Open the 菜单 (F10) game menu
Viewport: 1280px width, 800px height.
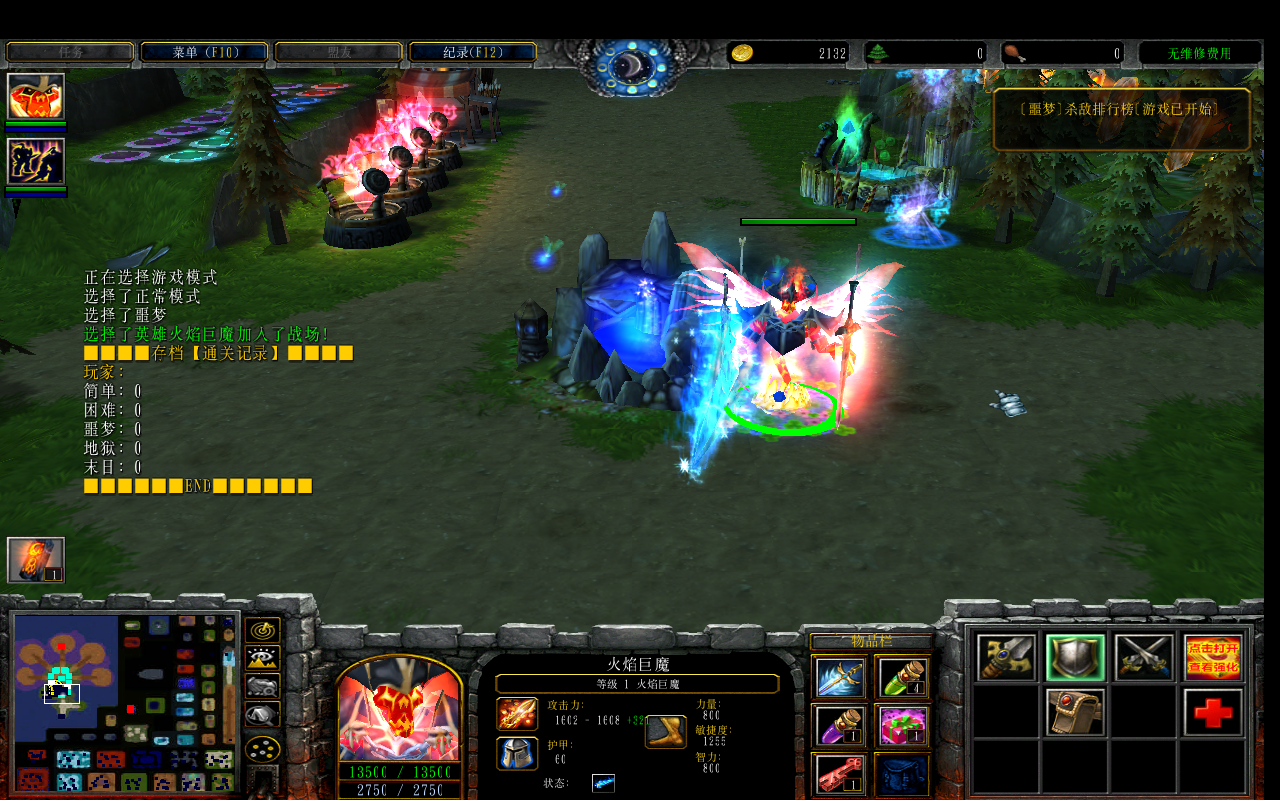coord(204,52)
